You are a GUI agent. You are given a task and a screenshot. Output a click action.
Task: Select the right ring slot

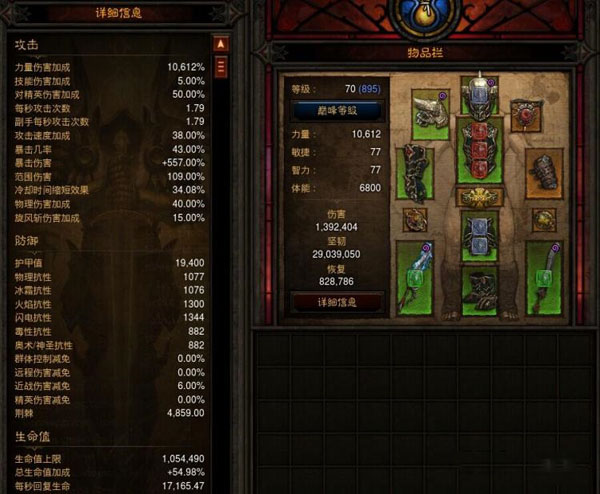coord(543,219)
